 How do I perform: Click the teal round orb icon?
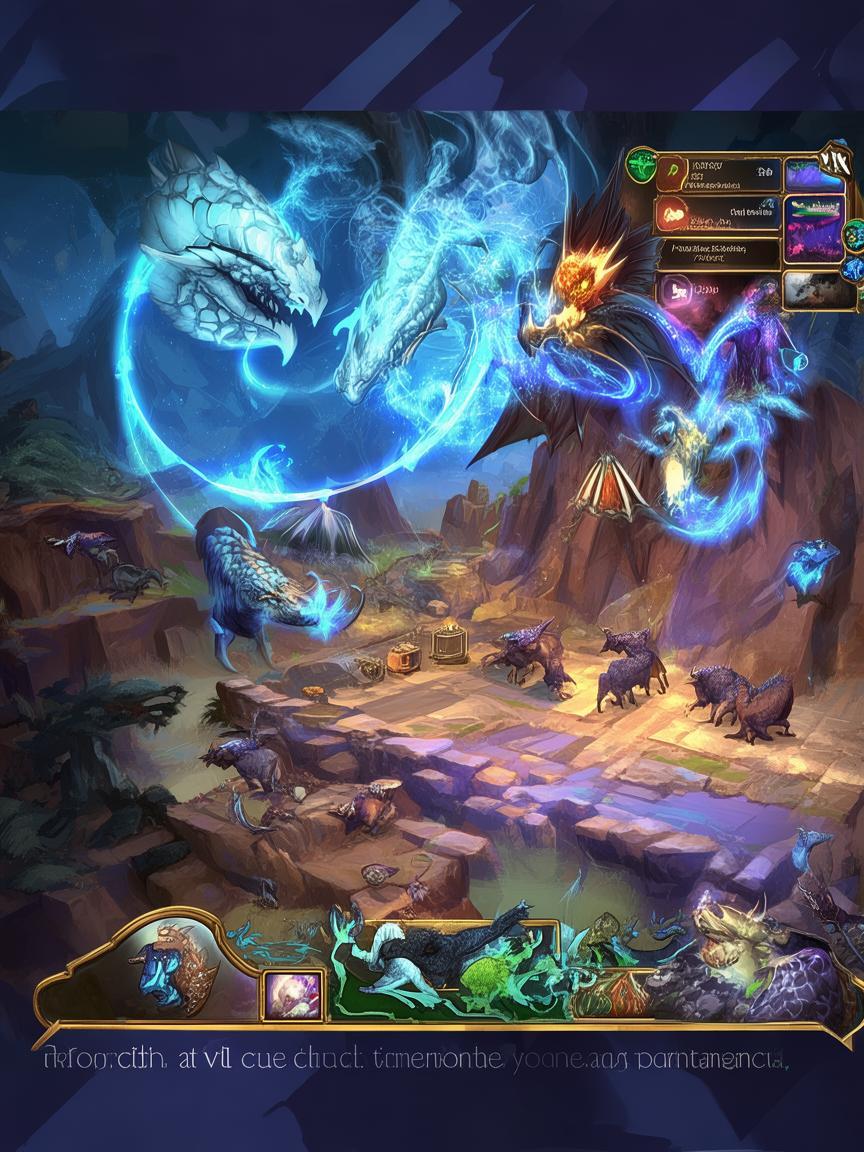[x=853, y=236]
